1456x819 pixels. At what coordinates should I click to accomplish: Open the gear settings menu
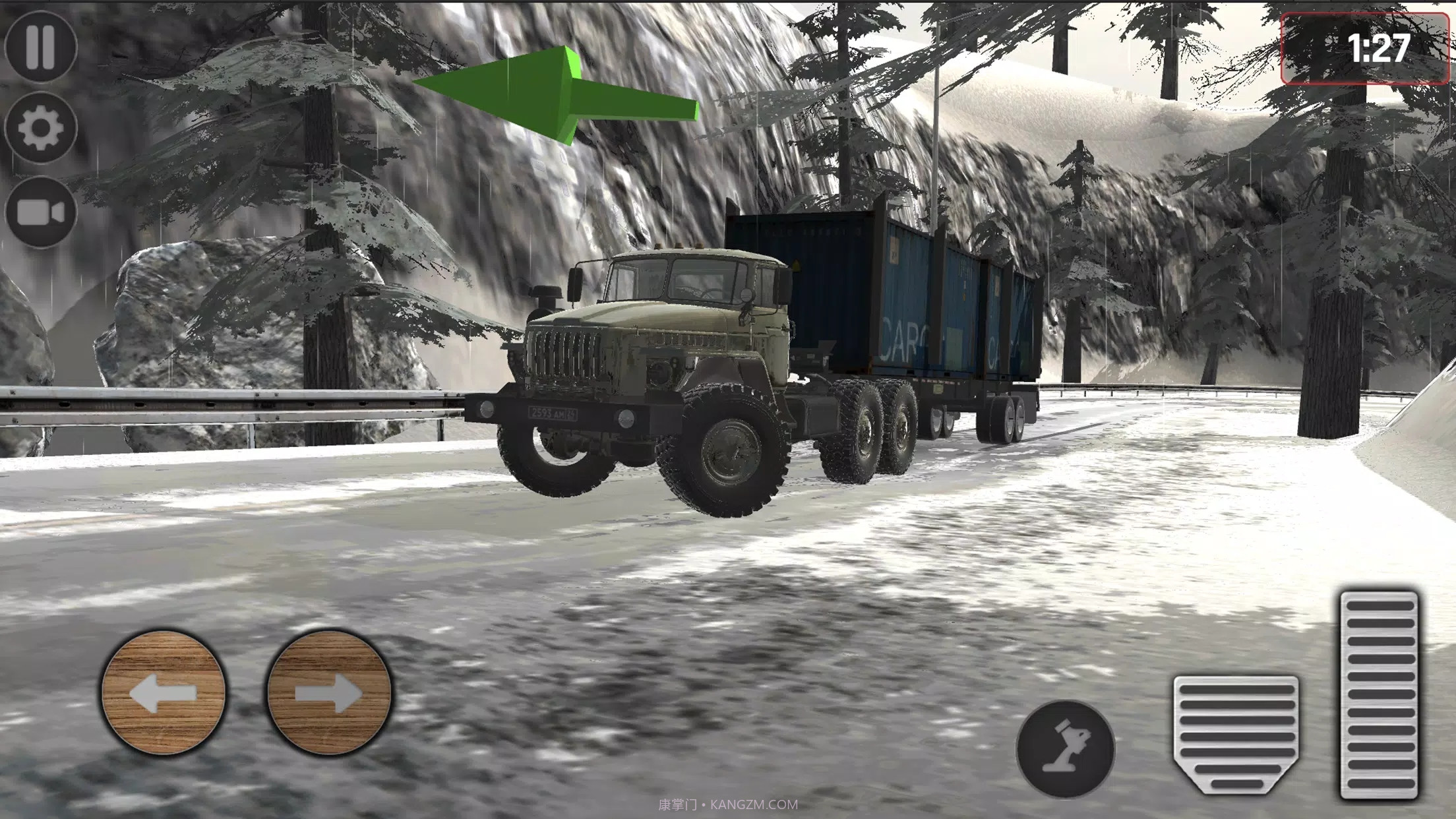click(x=40, y=128)
